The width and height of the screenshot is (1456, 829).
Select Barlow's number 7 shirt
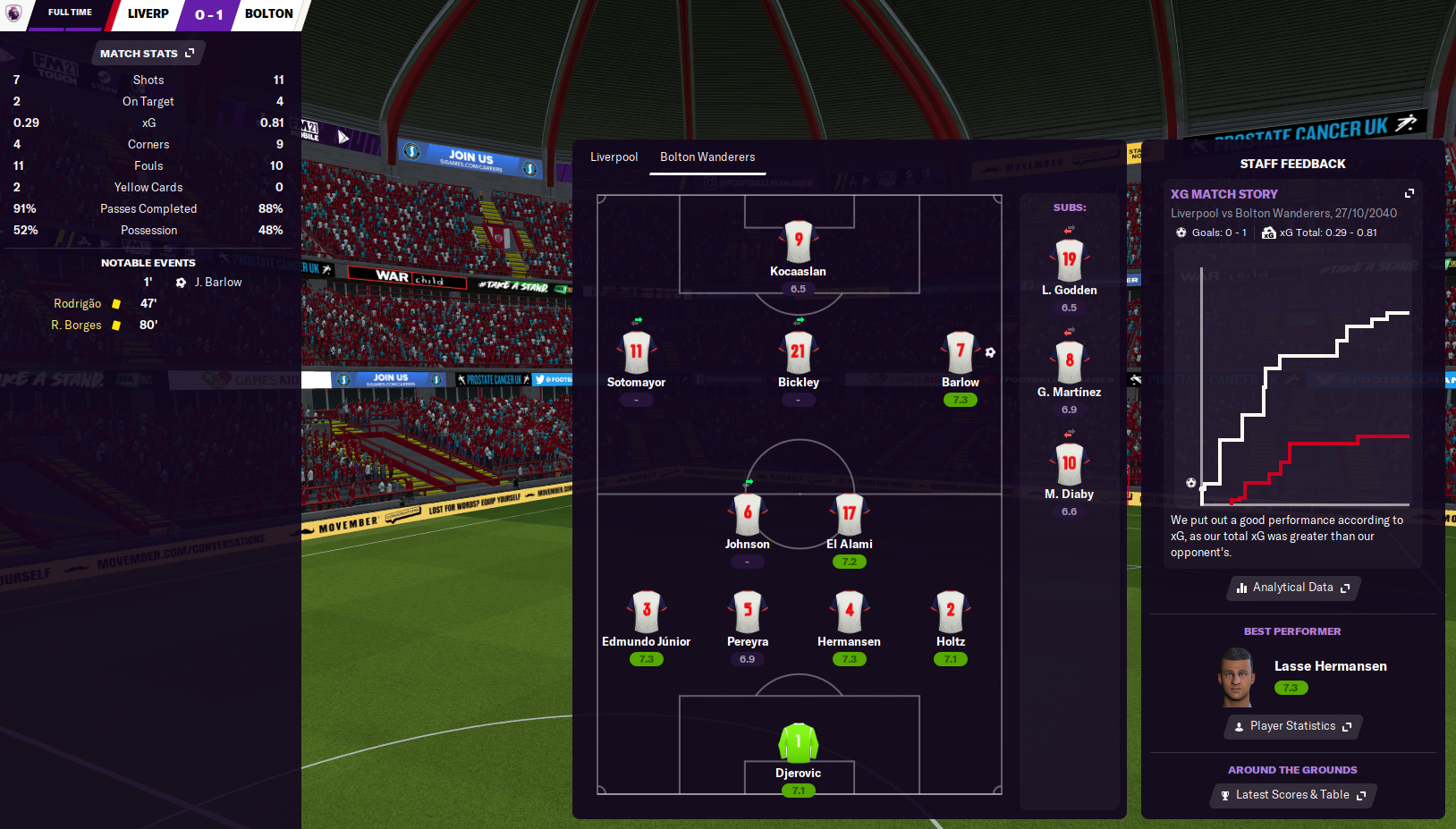click(960, 352)
